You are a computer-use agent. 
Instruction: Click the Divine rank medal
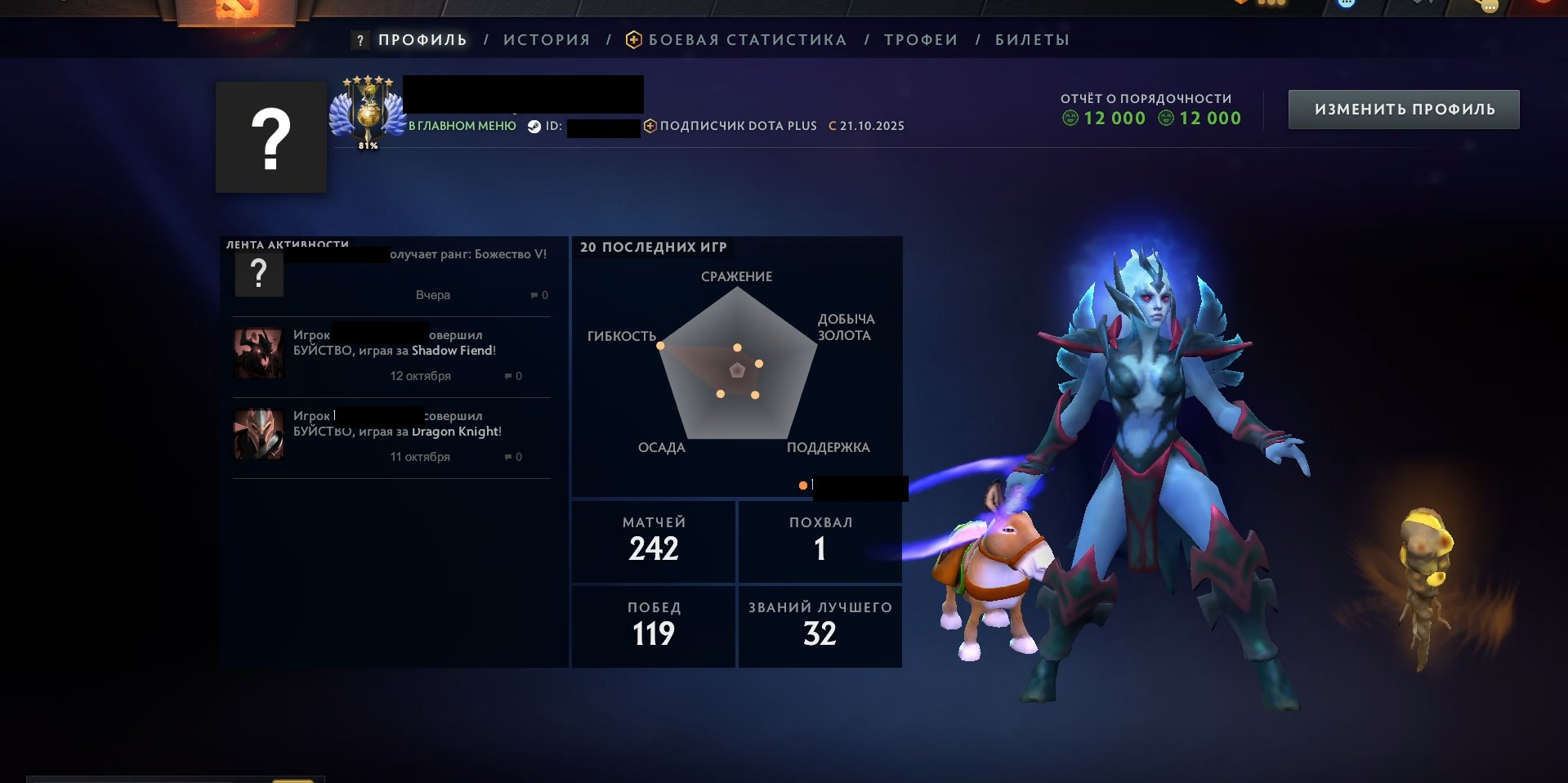pyautogui.click(x=369, y=114)
